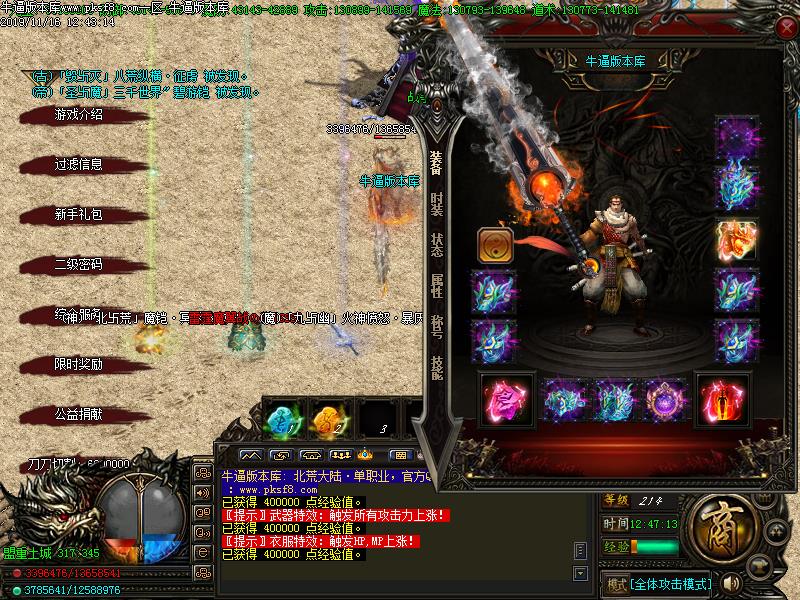Image resolution: width=800 pixels, height=600 pixels.
Task: Select the 公益捐献 charity donation entry
Action: tap(78, 413)
